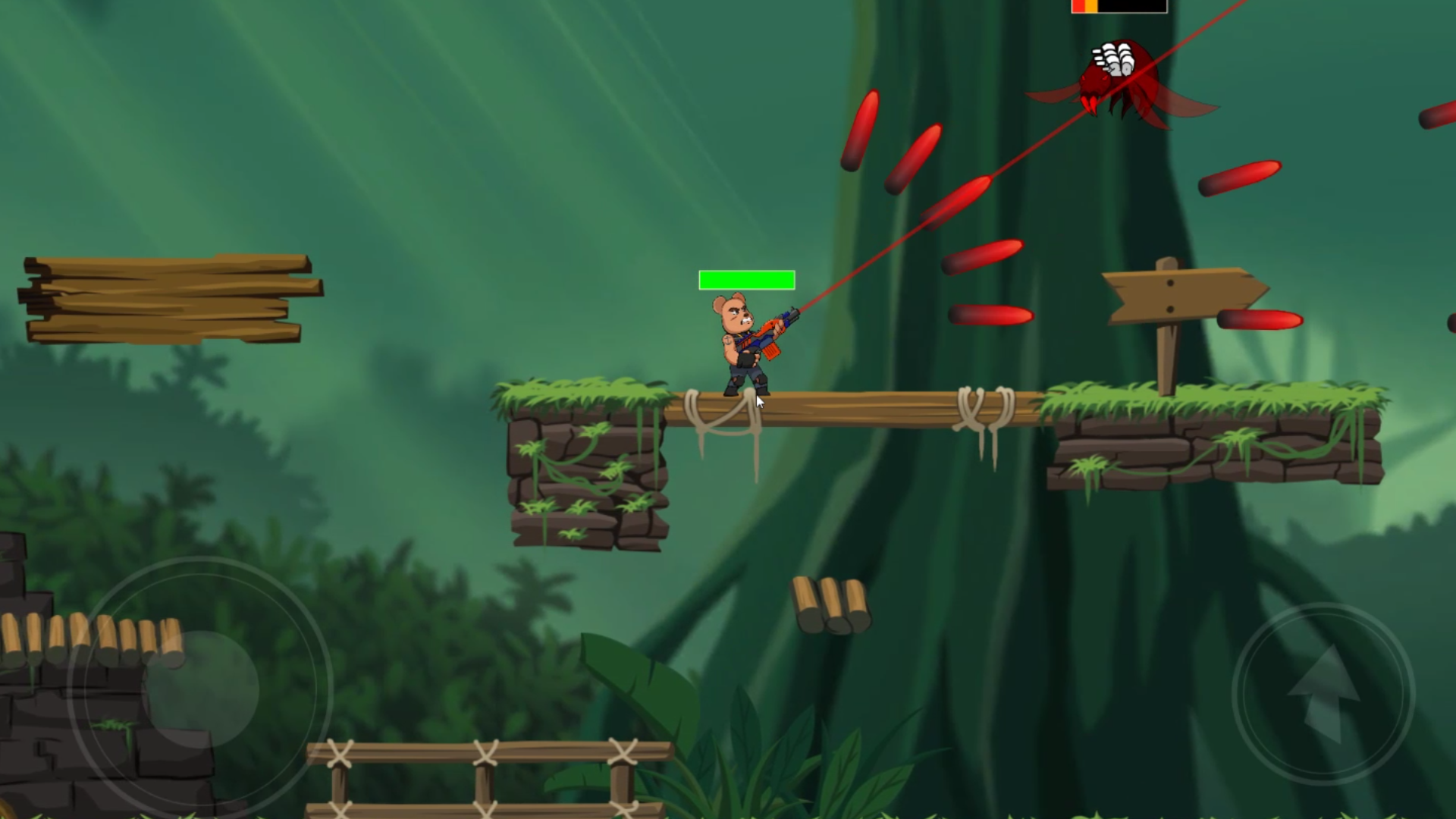This screenshot has width=1456, height=819.
Task: Click the enemy health bar at the top
Action: [x=1119, y=6]
